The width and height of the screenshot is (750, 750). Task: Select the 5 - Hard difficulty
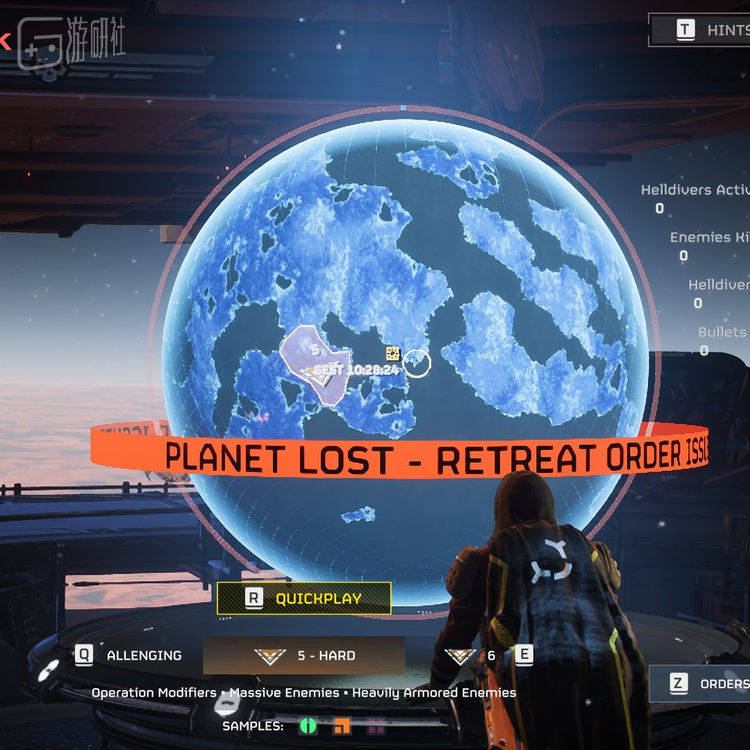[304, 656]
